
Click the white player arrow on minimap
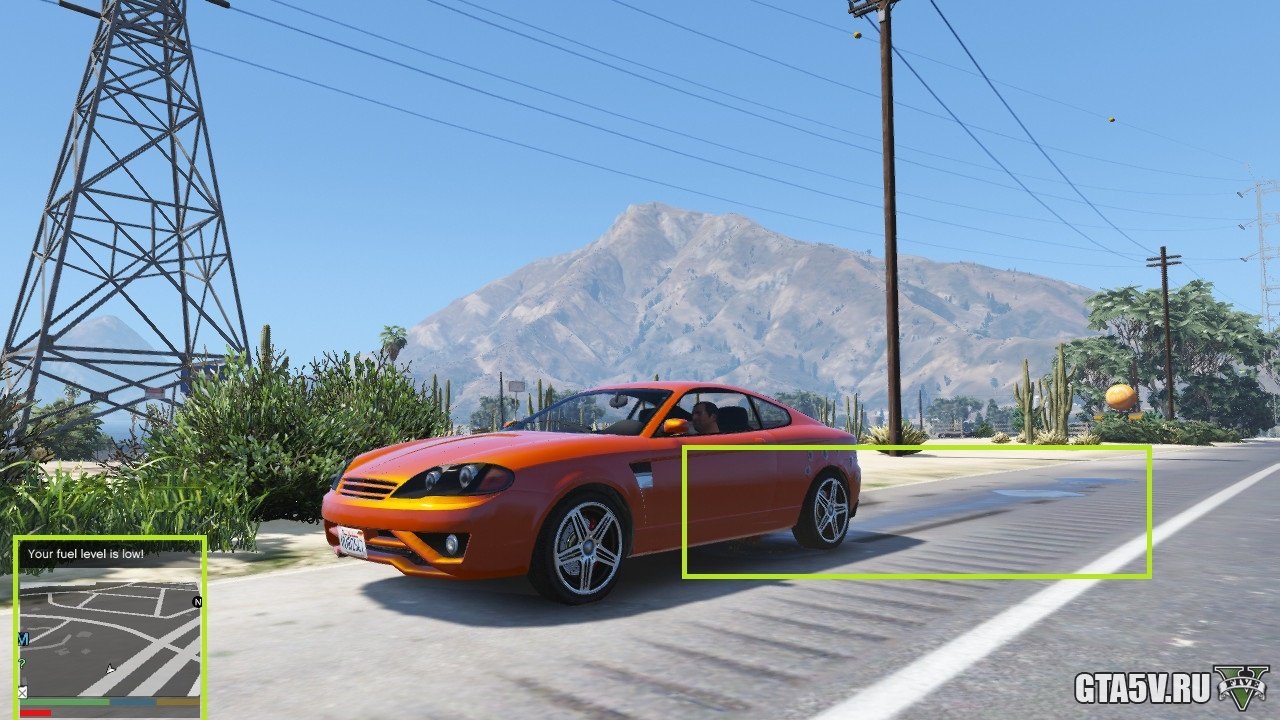(111, 667)
